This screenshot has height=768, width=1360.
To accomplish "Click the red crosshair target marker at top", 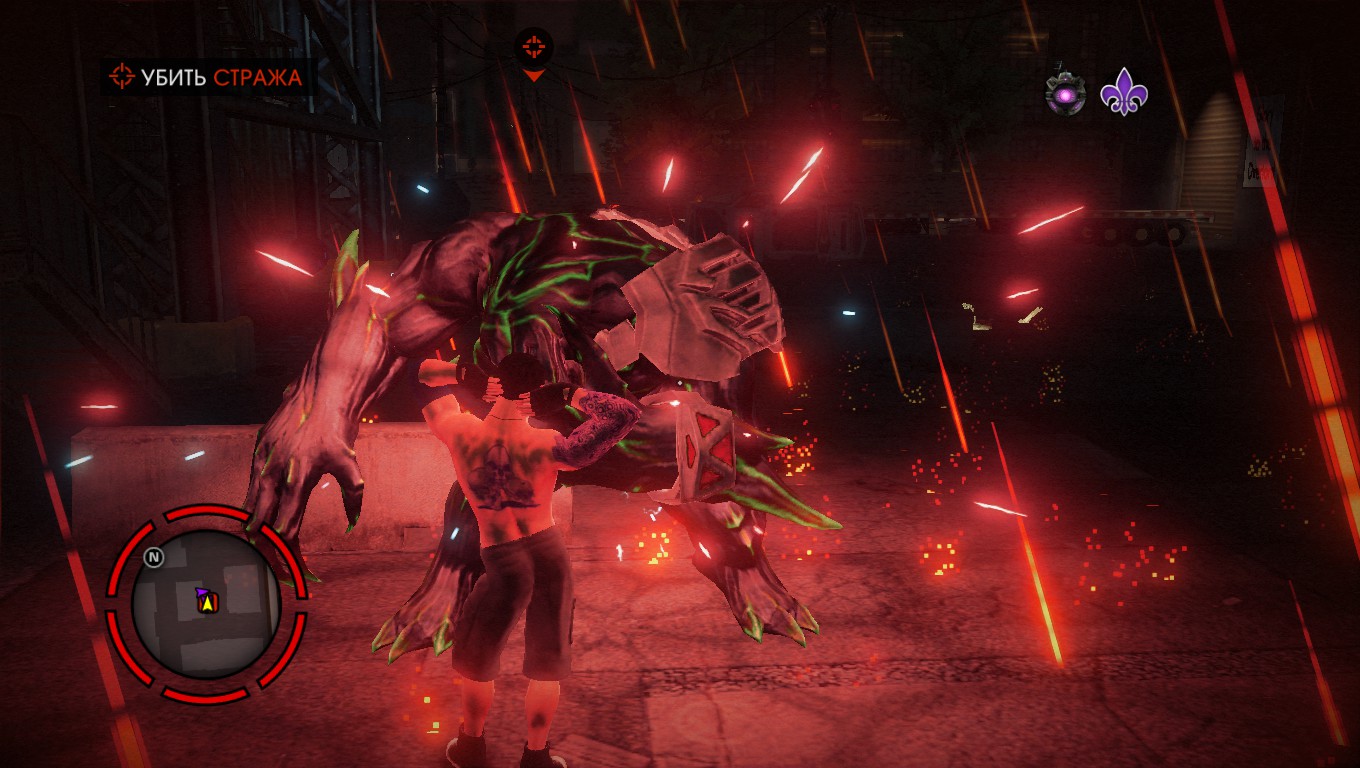I will click(534, 47).
